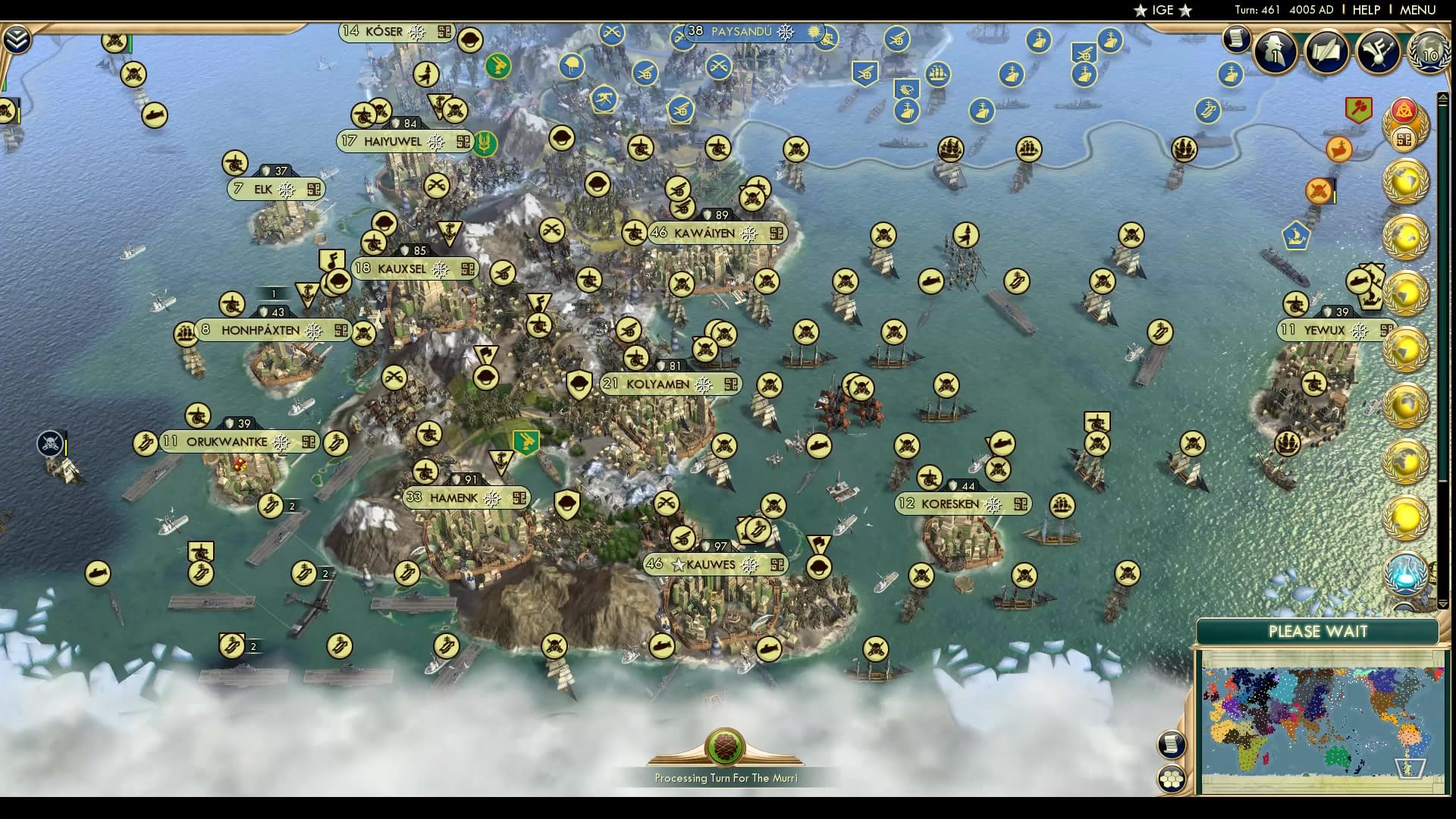Open the Espionage overview with the spy icon

coord(1275,53)
